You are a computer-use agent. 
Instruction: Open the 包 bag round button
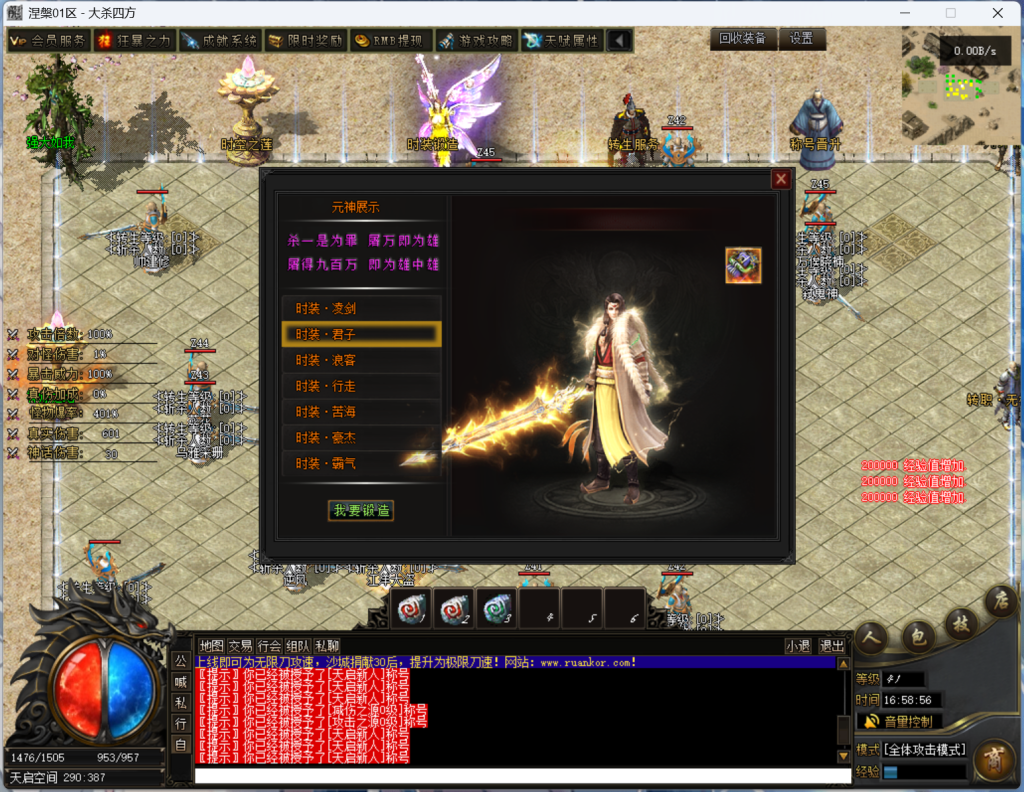click(919, 636)
